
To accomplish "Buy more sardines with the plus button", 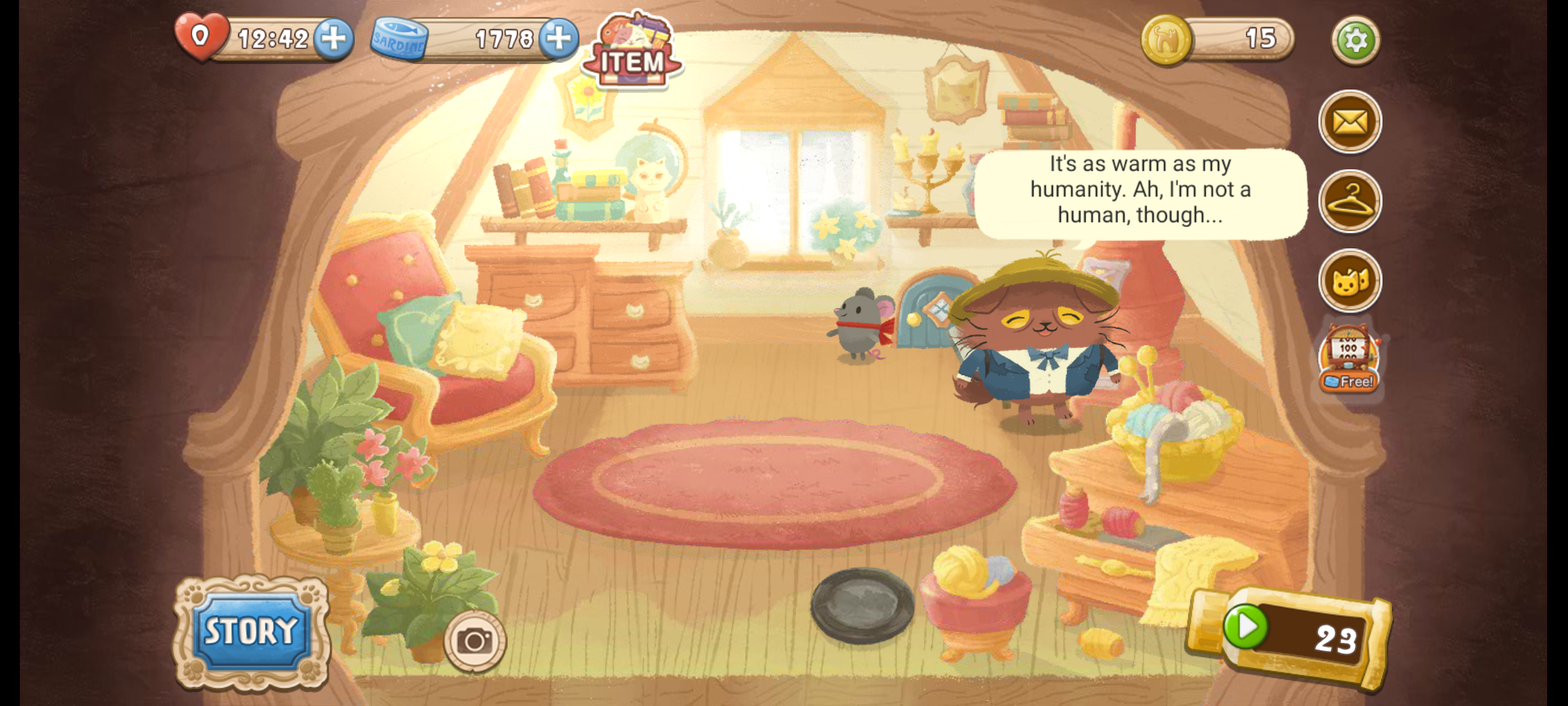I will coord(559,39).
